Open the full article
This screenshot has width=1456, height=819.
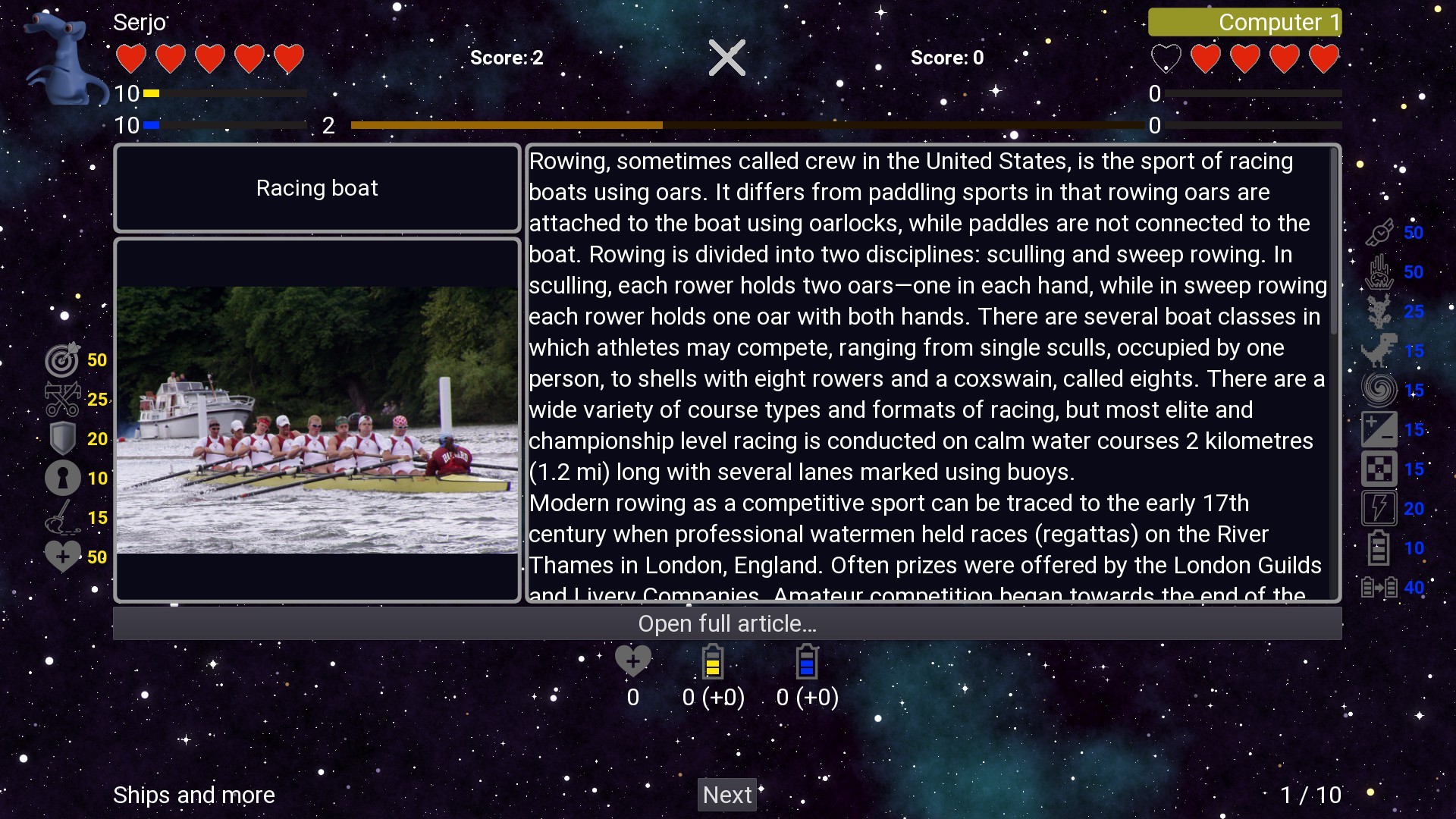727,623
